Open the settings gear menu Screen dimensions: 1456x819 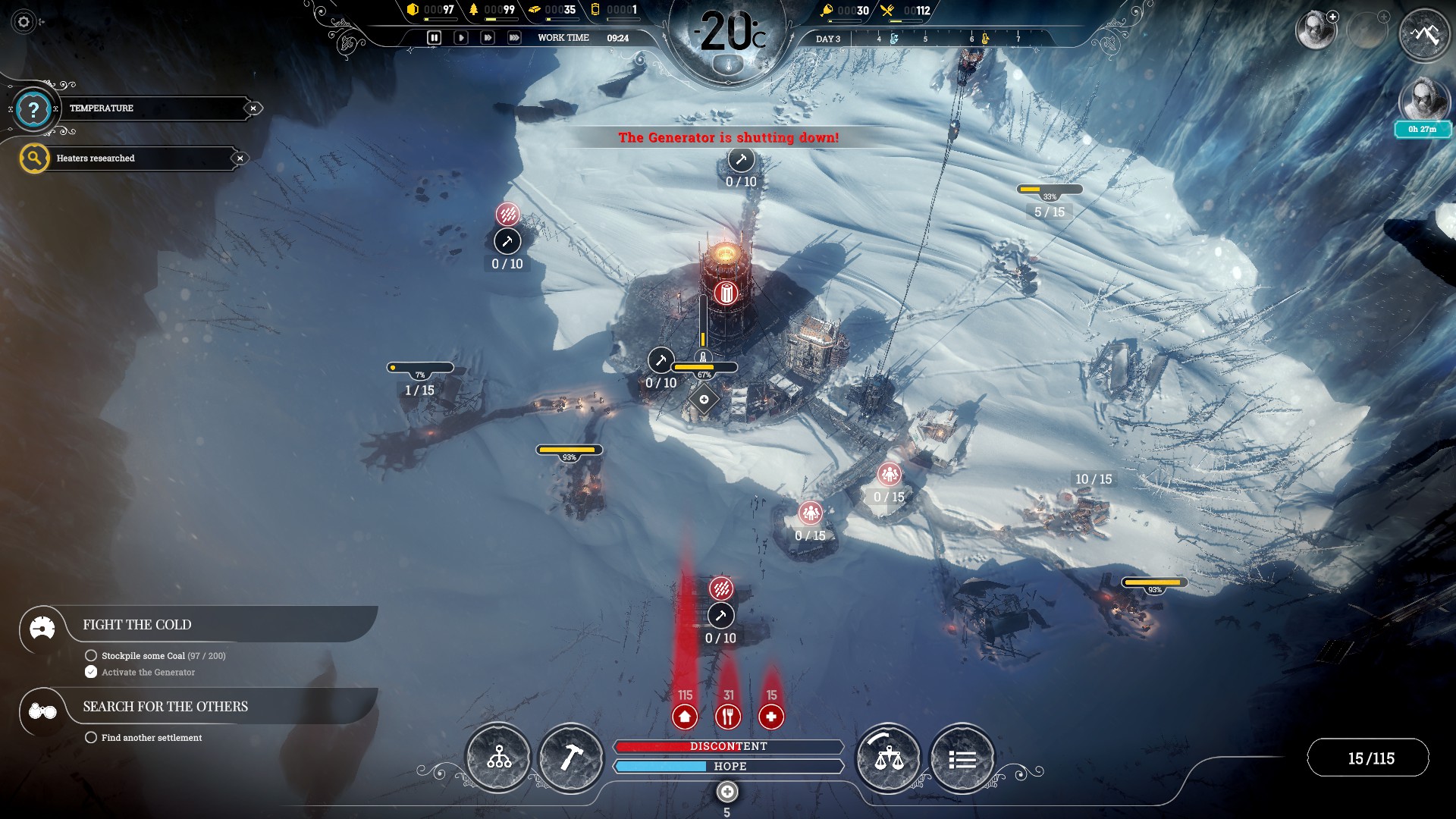(24, 22)
